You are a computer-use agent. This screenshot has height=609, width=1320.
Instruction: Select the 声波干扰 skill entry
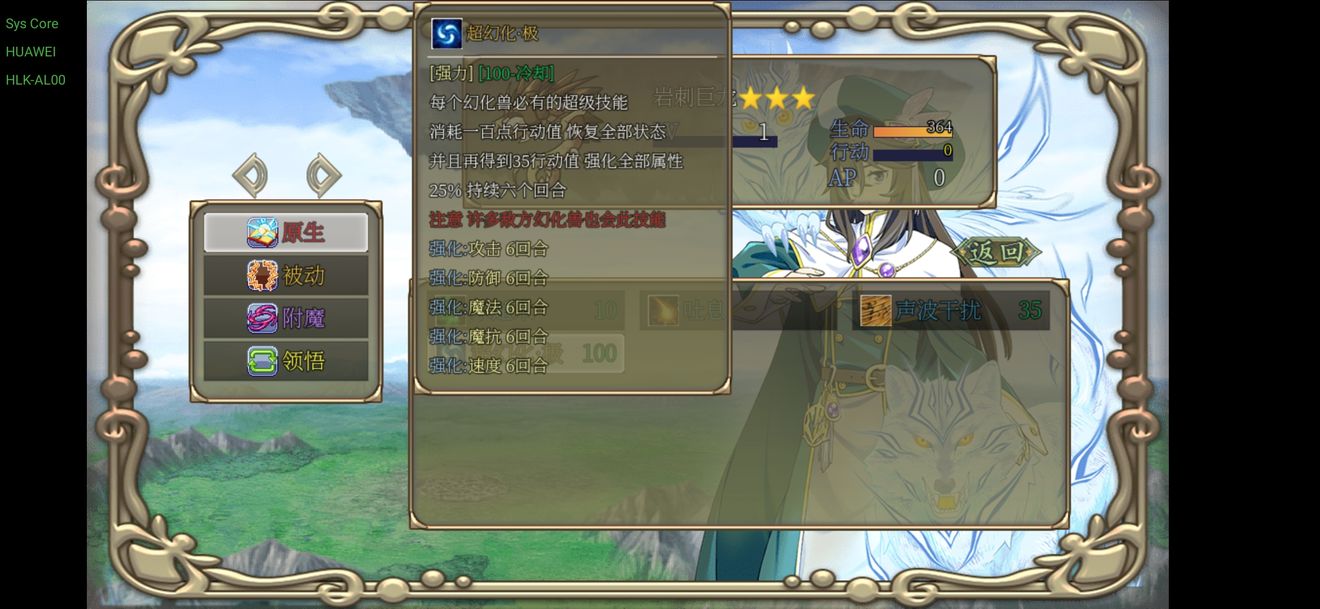click(x=950, y=311)
